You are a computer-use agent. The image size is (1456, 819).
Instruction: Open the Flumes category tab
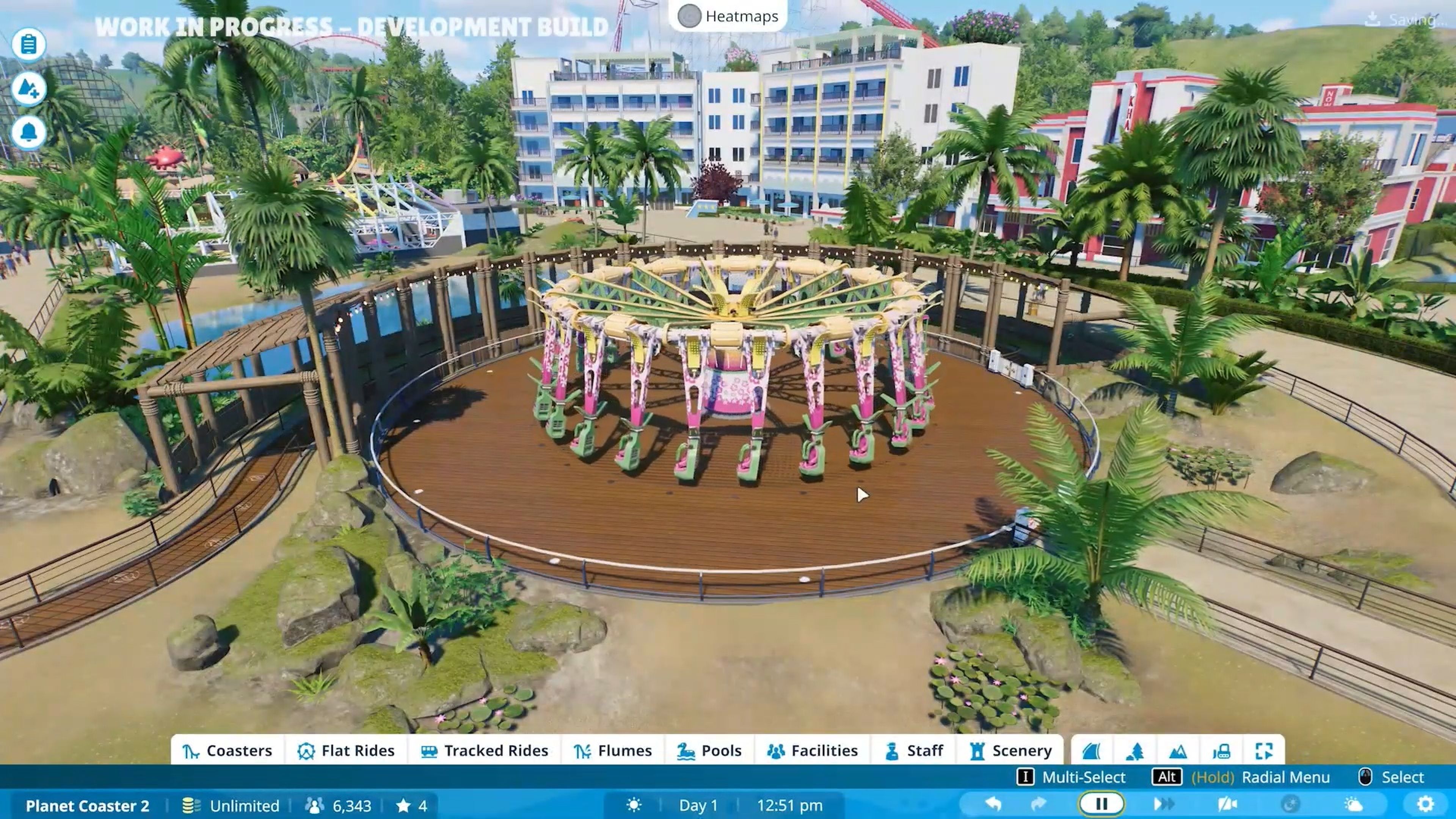(x=613, y=750)
